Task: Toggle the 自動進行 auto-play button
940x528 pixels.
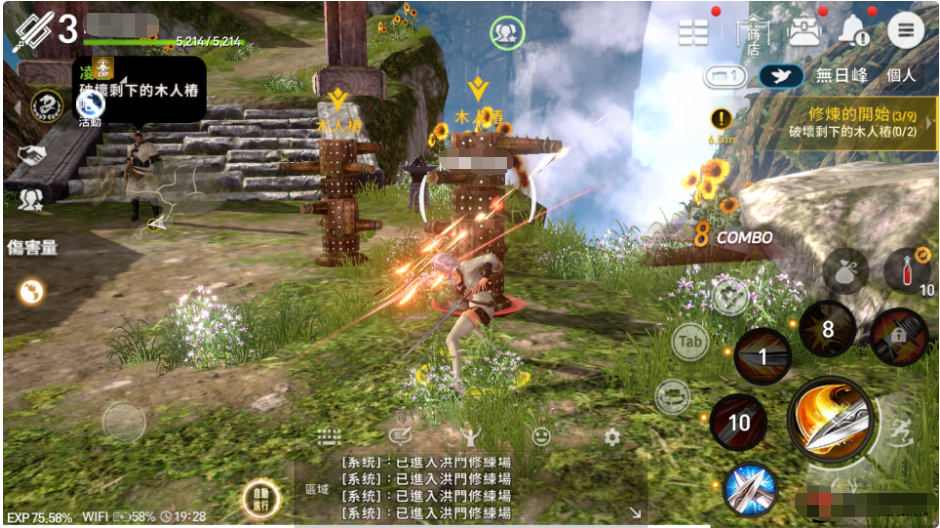Action: coord(260,499)
